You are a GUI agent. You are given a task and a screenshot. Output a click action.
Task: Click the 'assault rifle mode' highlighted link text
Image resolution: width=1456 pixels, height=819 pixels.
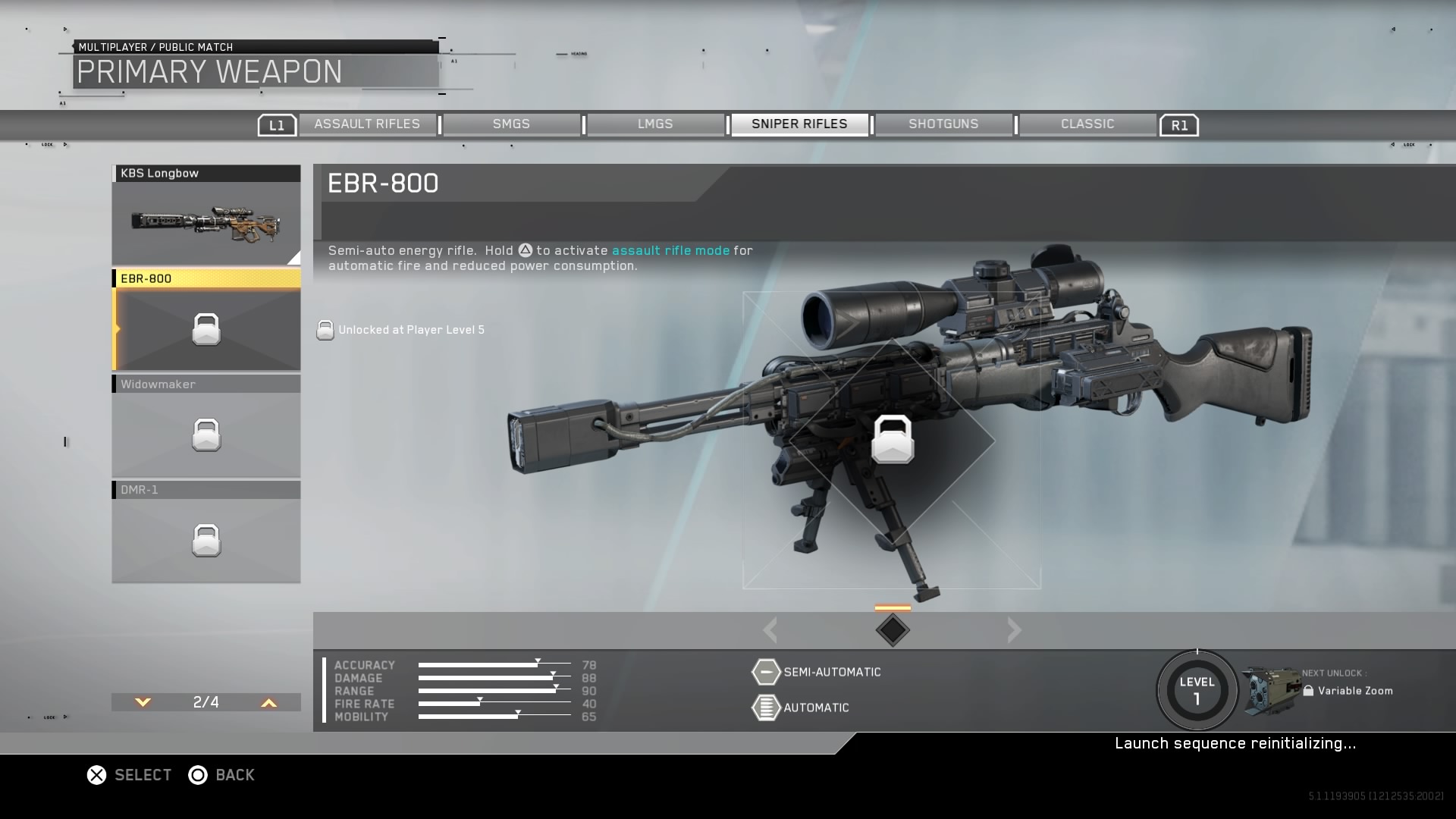pyautogui.click(x=670, y=250)
